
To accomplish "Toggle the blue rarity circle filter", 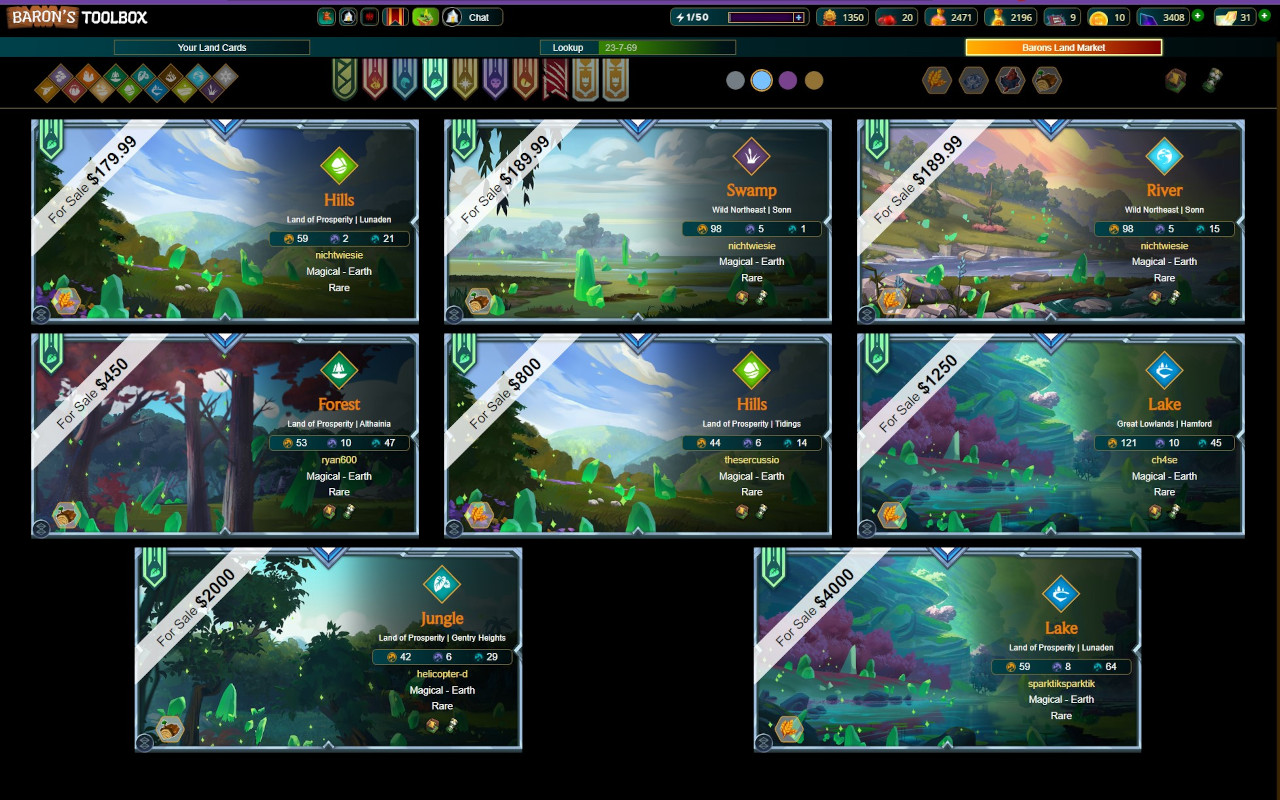I will tap(761, 80).
